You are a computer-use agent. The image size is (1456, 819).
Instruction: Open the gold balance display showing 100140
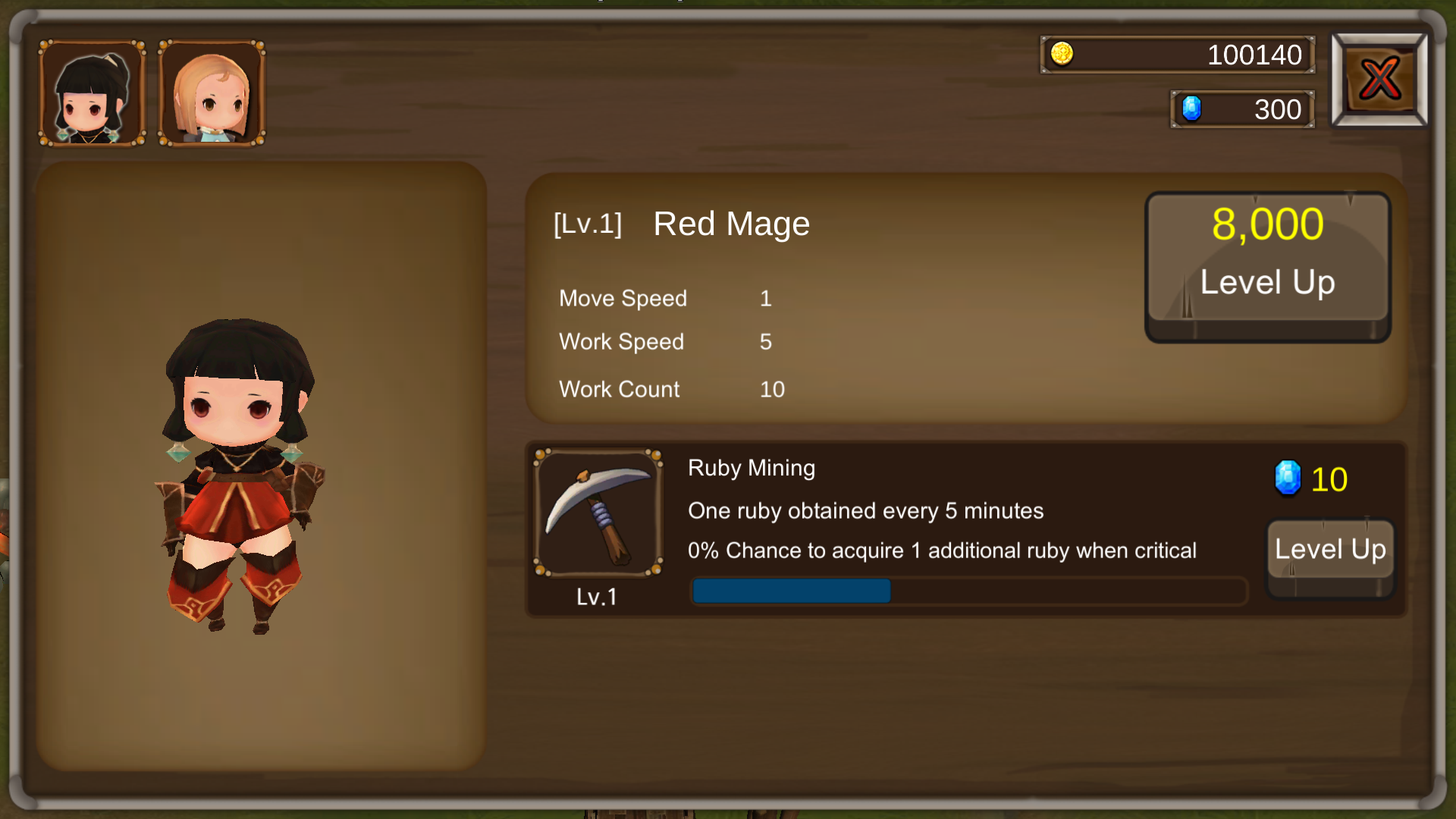(1178, 55)
